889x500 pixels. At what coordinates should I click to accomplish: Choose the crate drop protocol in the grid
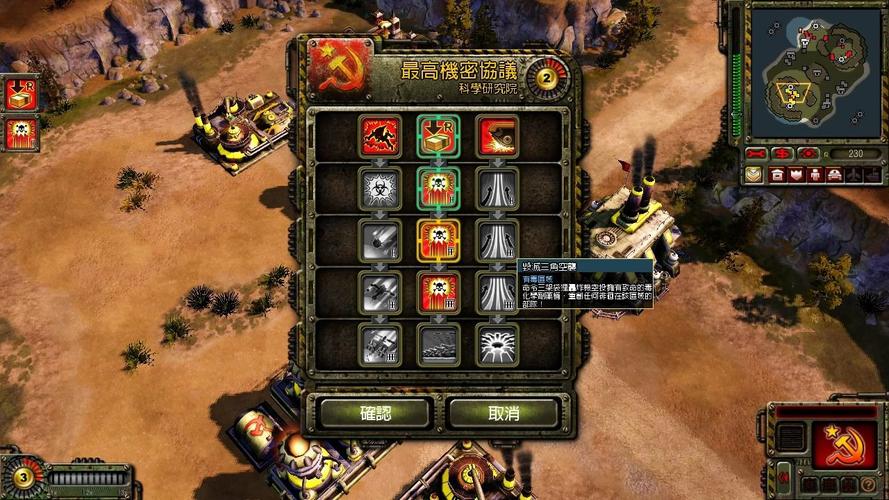(x=438, y=135)
